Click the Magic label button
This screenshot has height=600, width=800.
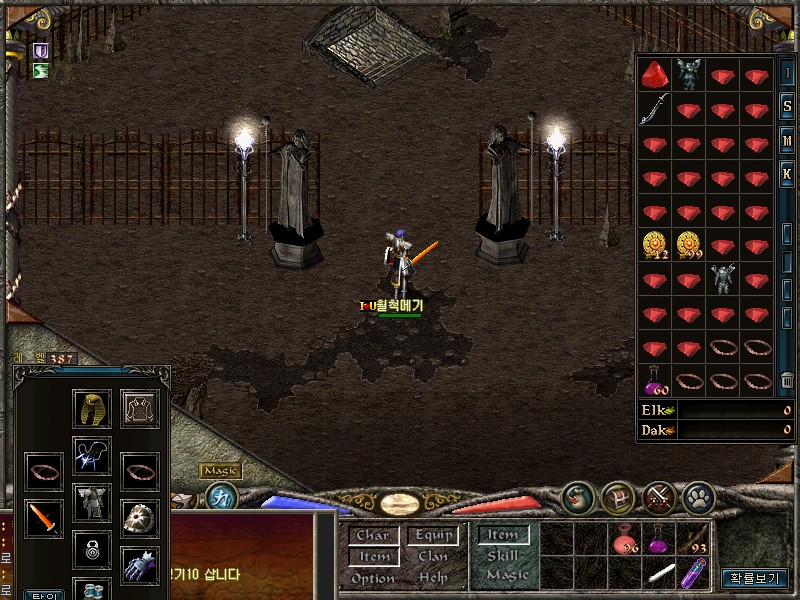click(x=220, y=470)
